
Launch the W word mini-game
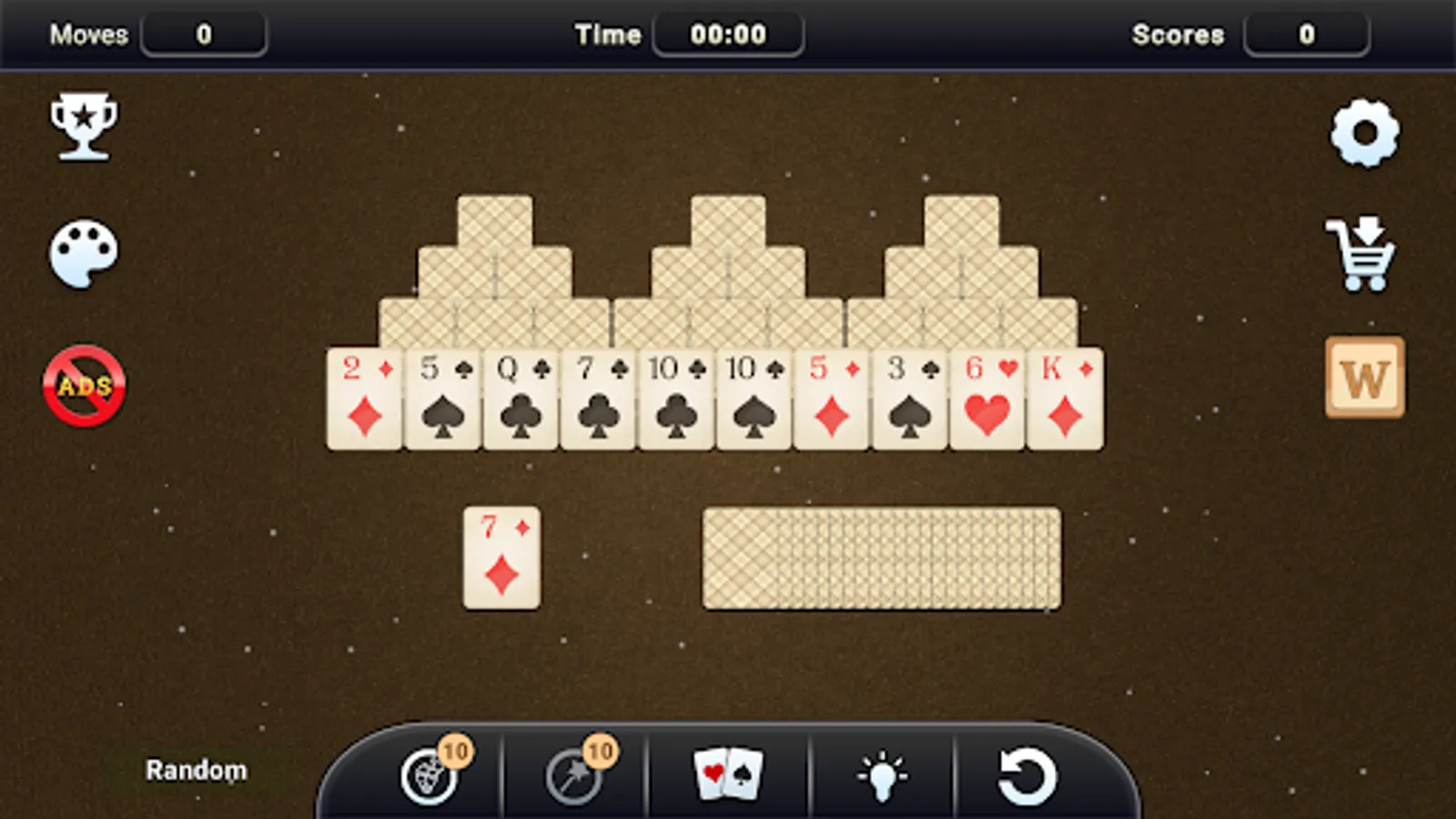pyautogui.click(x=1363, y=379)
